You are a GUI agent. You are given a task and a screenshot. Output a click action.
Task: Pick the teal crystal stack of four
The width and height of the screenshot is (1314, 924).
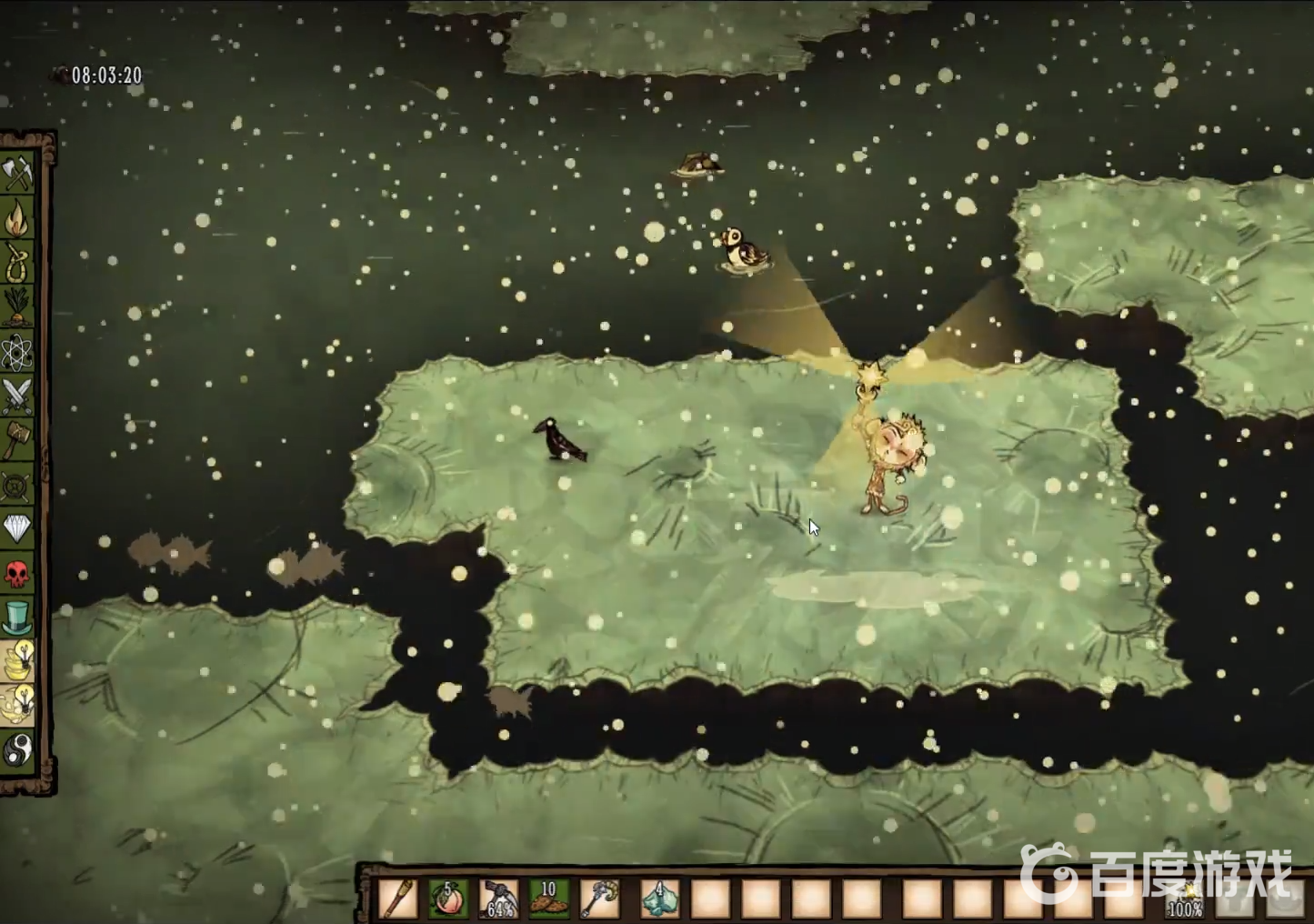659,899
